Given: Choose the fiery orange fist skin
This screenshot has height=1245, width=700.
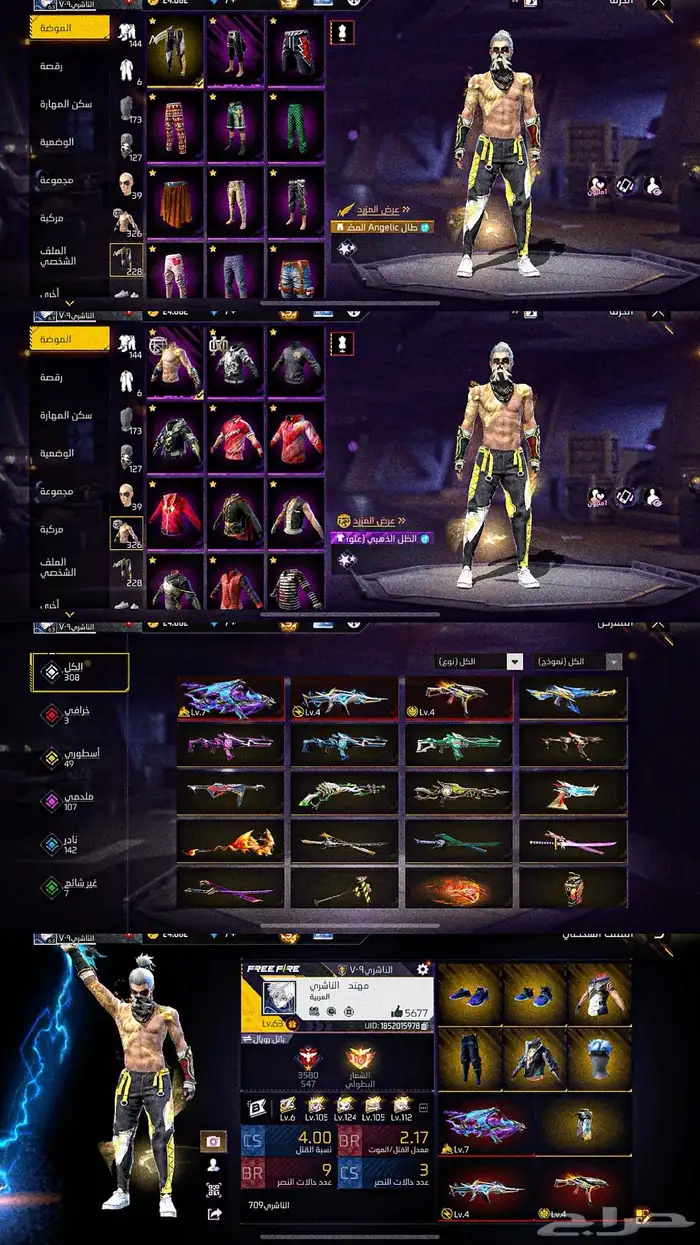Looking at the screenshot, I should coord(459,886).
